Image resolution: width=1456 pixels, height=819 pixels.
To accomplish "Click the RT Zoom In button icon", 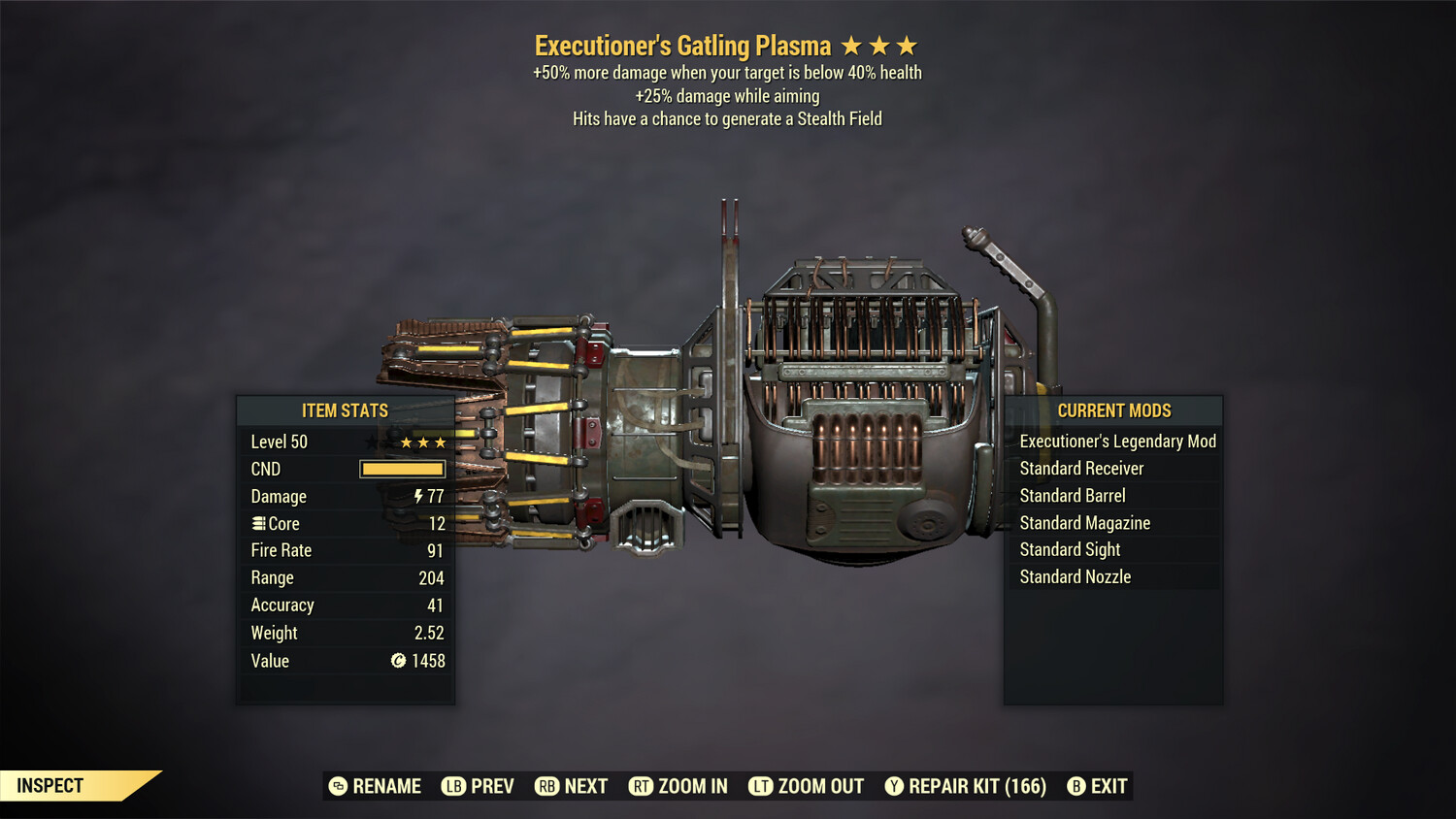I will pyautogui.click(x=642, y=786).
